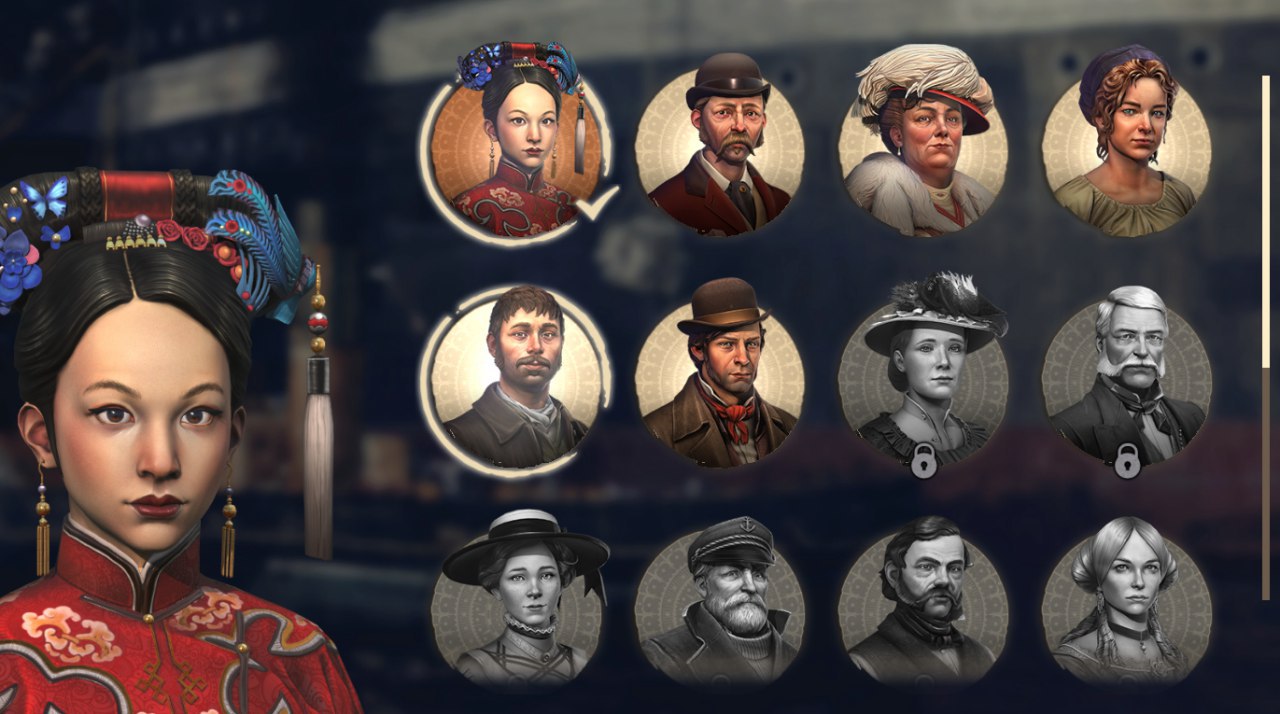Select the locked white-haired mustached gentleman portrait
The image size is (1280, 714).
tap(1126, 380)
